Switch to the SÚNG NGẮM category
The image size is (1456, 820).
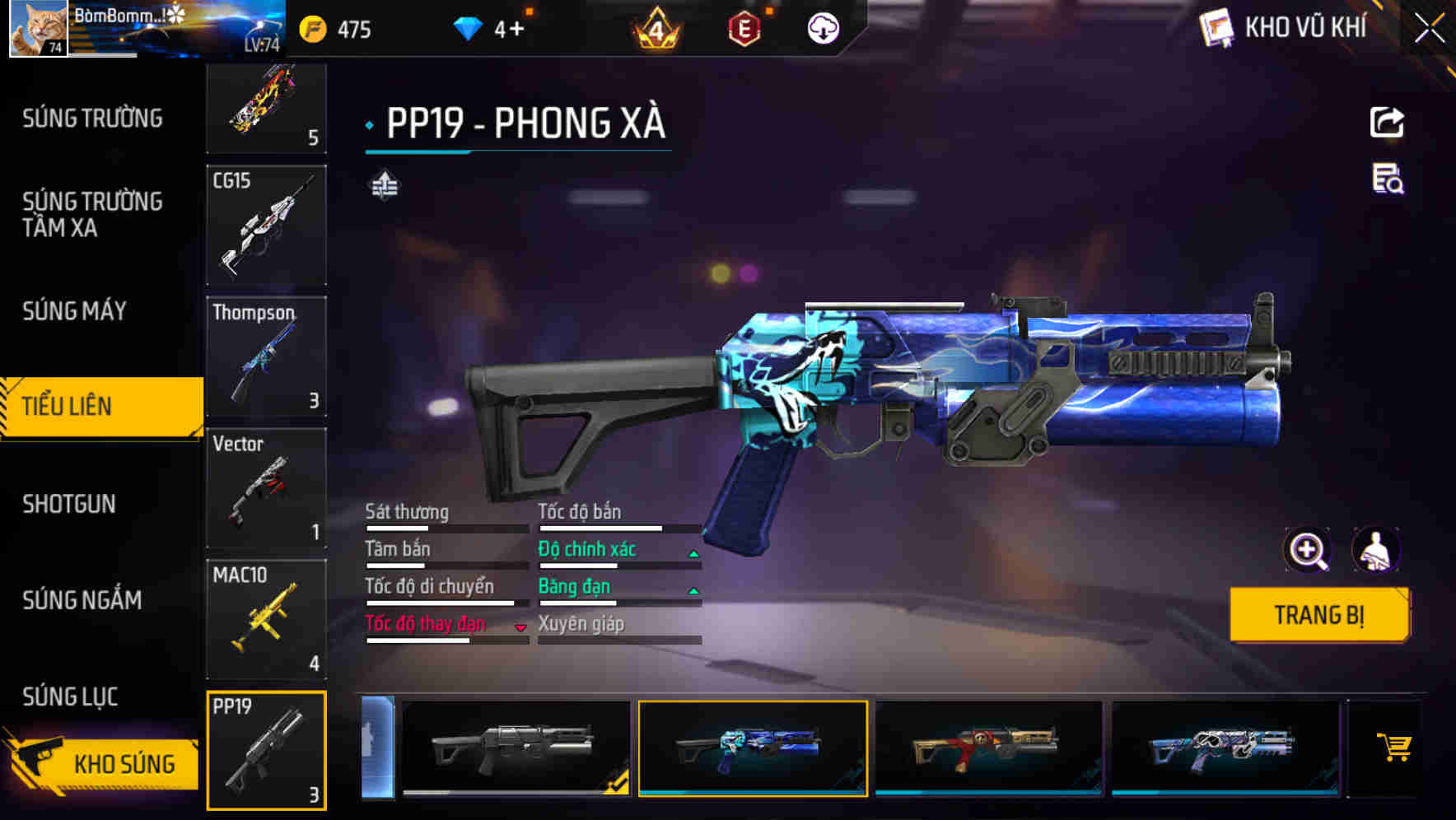tap(80, 601)
